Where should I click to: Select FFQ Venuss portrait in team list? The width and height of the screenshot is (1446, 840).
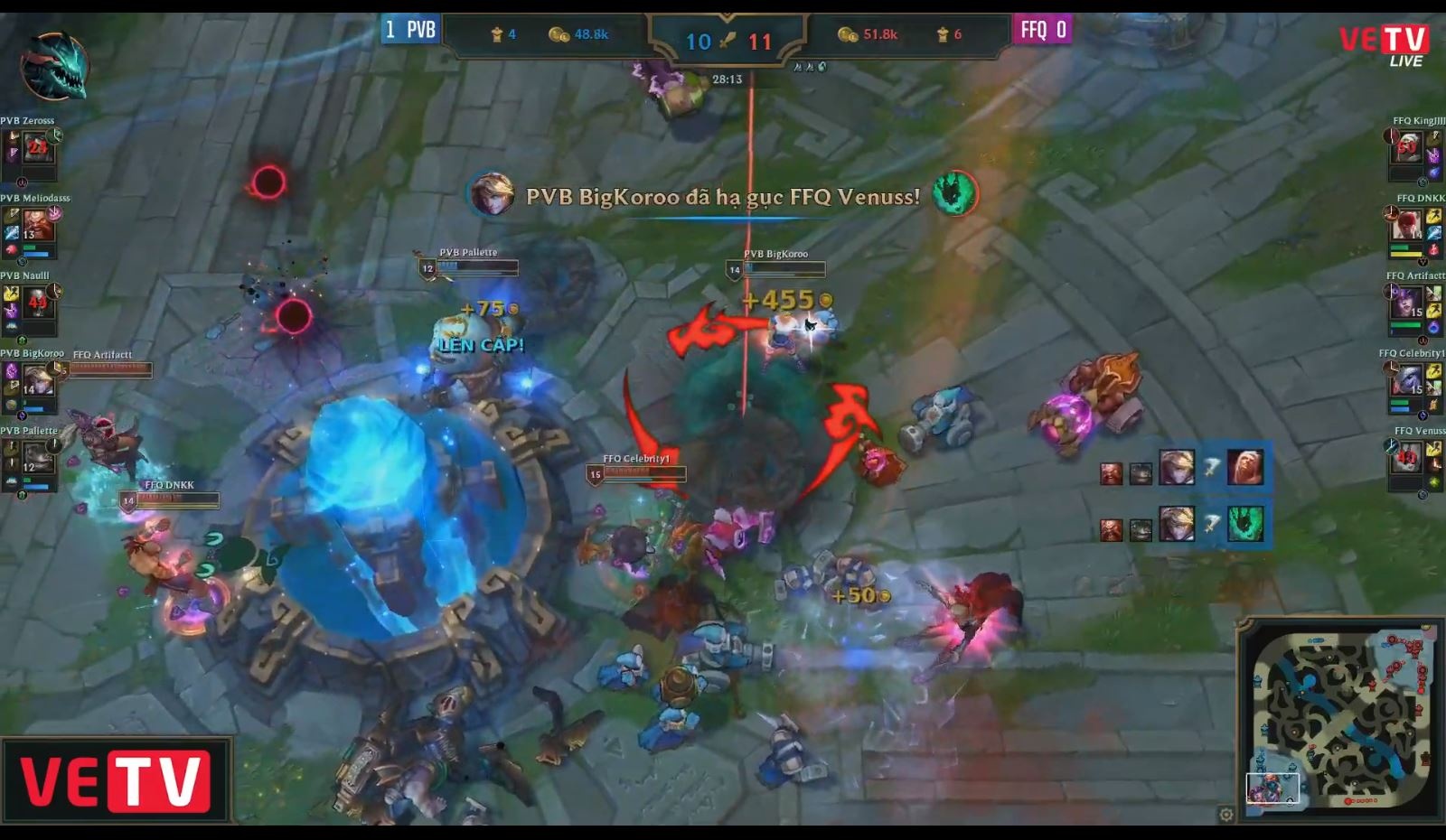1407,458
